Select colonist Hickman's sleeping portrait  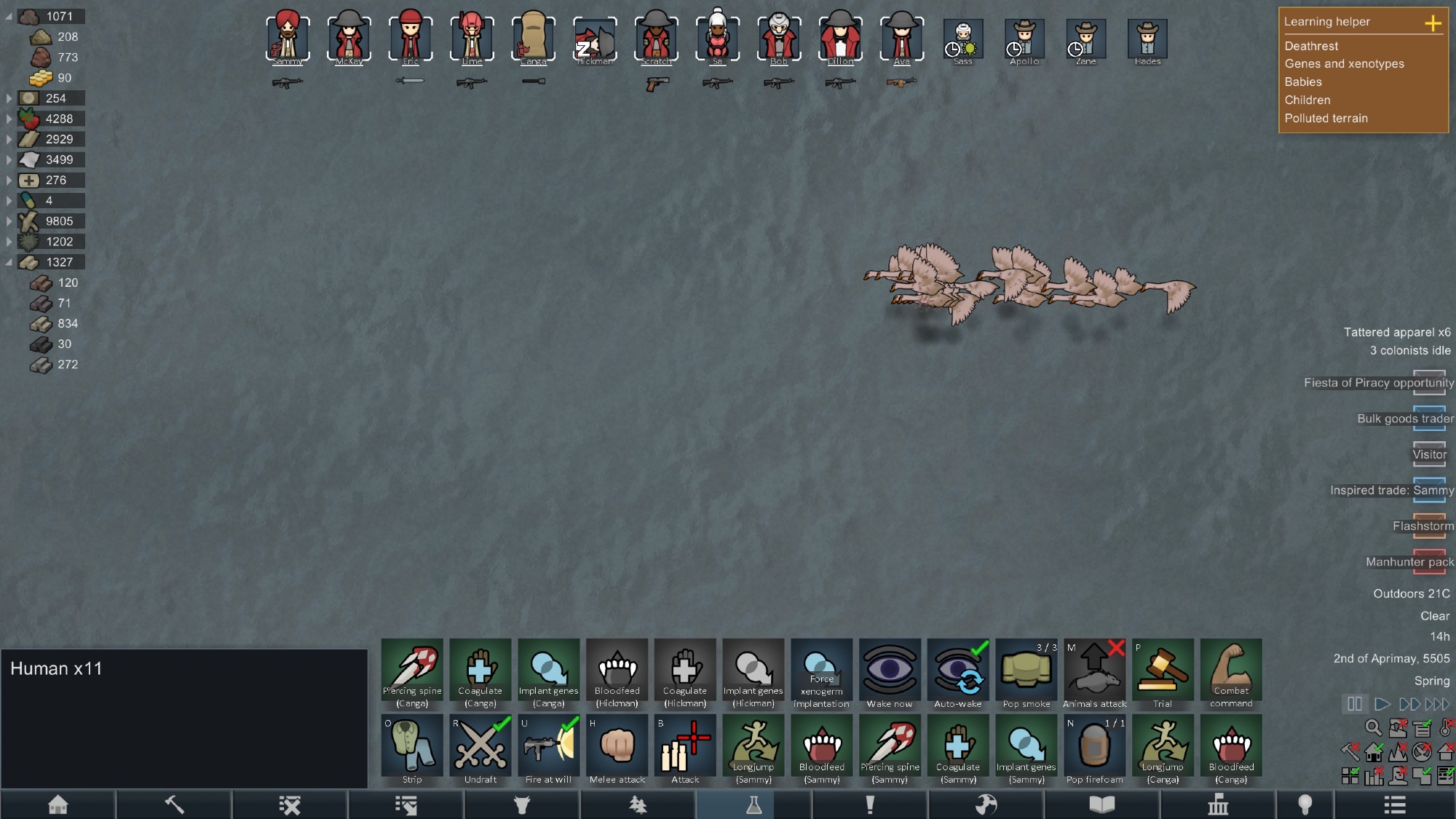594,40
